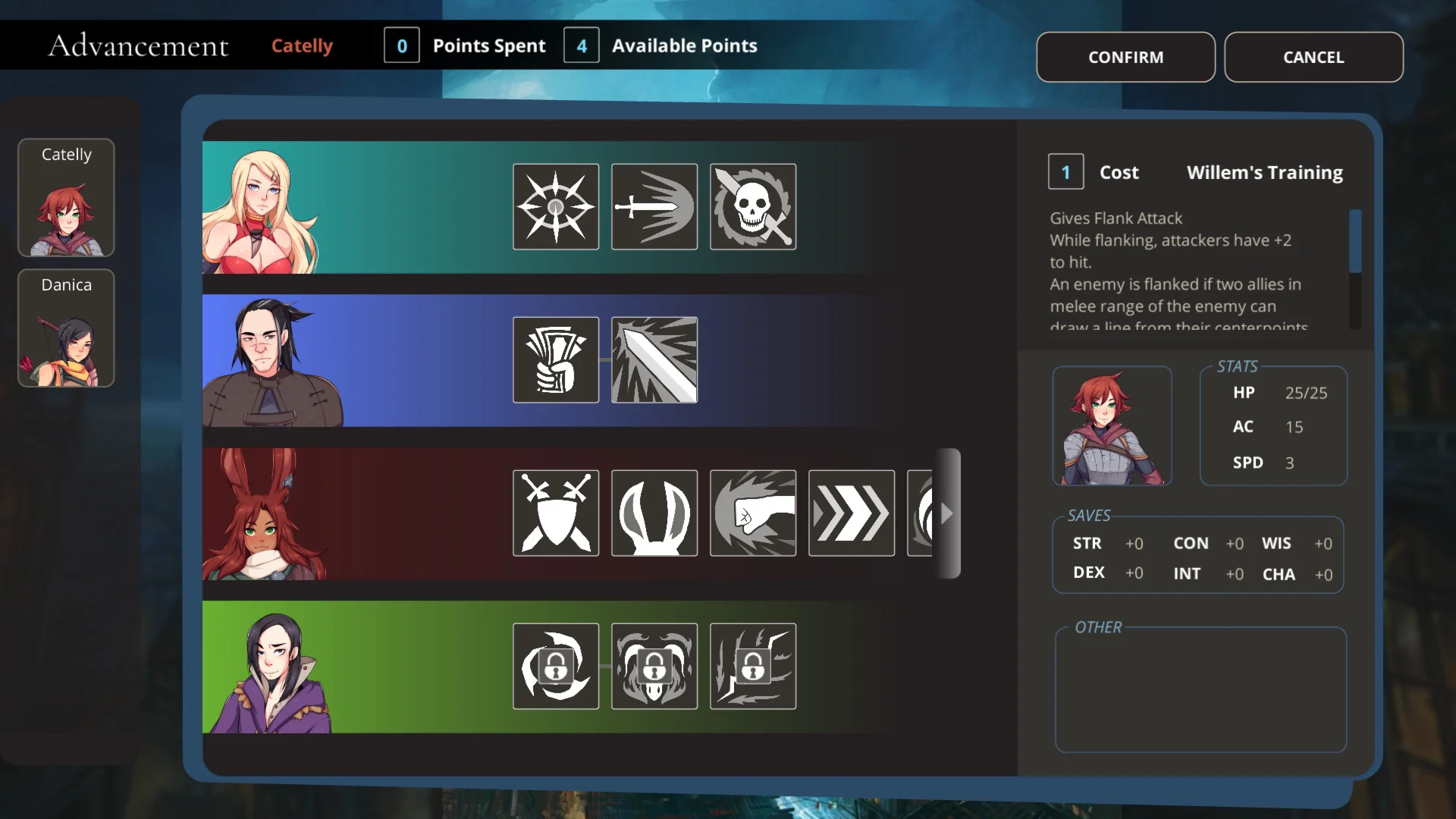Viewport: 1456px width, 819px height.
Task: Select the triple chevron dash skill
Action: click(x=852, y=513)
